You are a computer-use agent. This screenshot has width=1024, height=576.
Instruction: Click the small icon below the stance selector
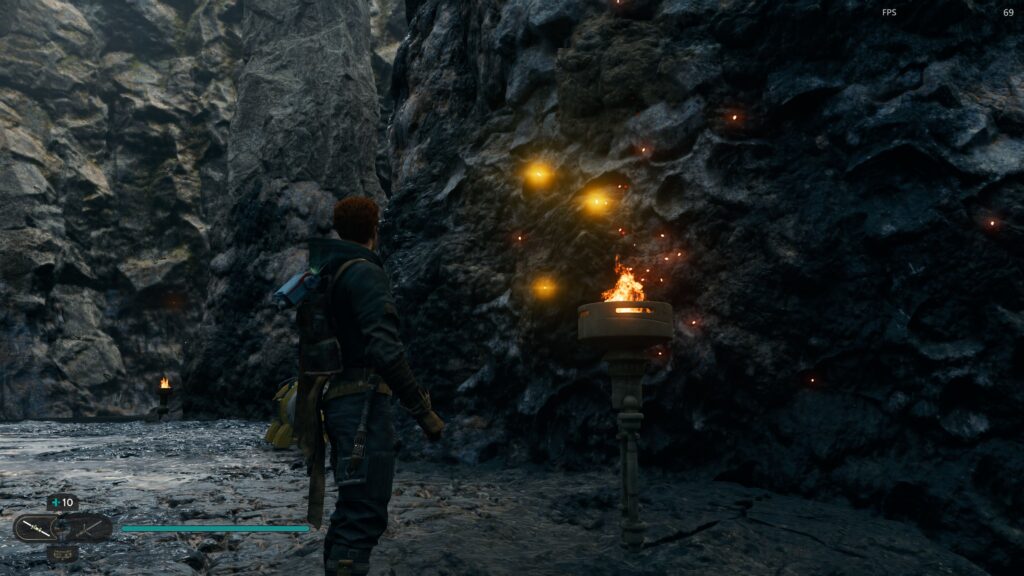(x=62, y=552)
